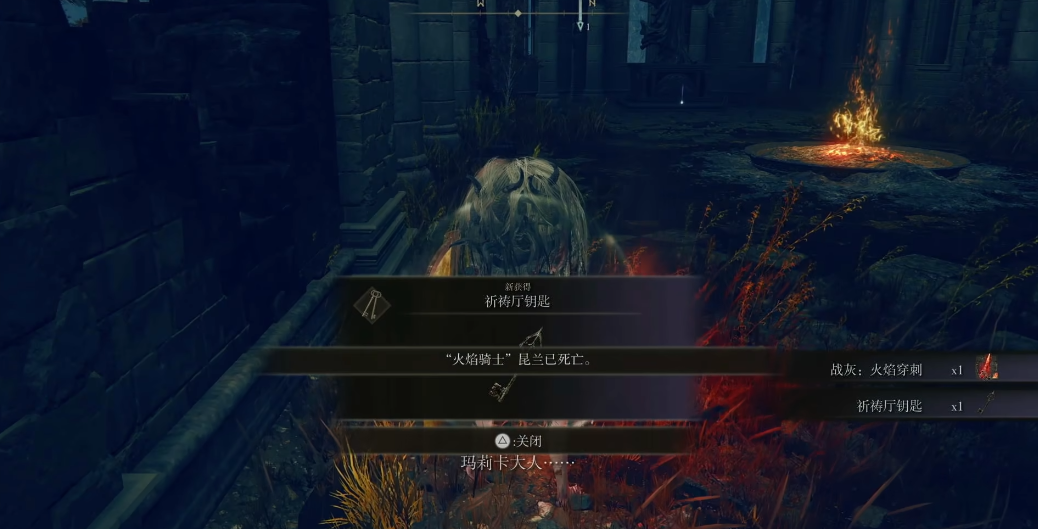Select the 祈祷厅钥匙 key icon in popup
The width and height of the screenshot is (1038, 529).
pos(372,303)
